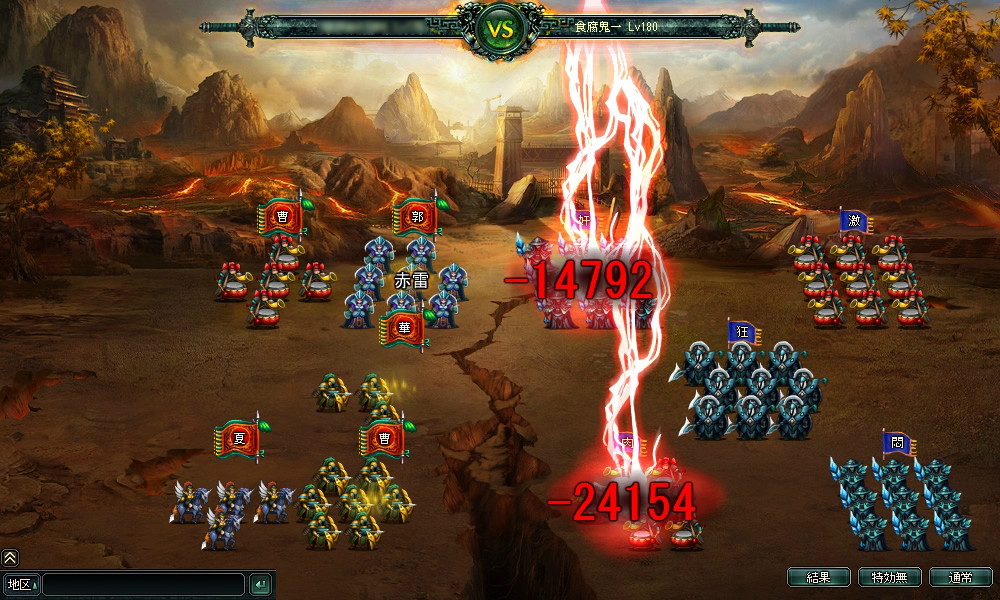Send chat message with enter arrow button
This screenshot has height=600, width=1000.
tap(260, 584)
